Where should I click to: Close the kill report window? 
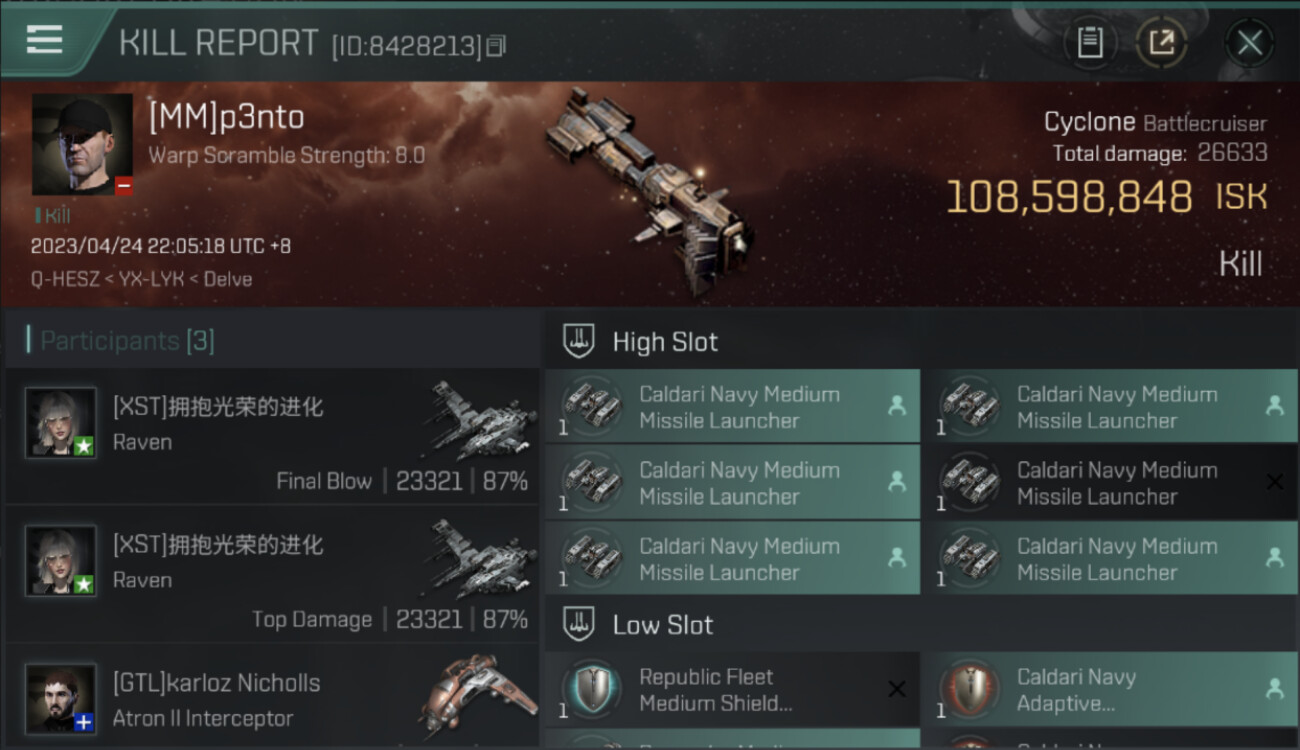[1249, 43]
